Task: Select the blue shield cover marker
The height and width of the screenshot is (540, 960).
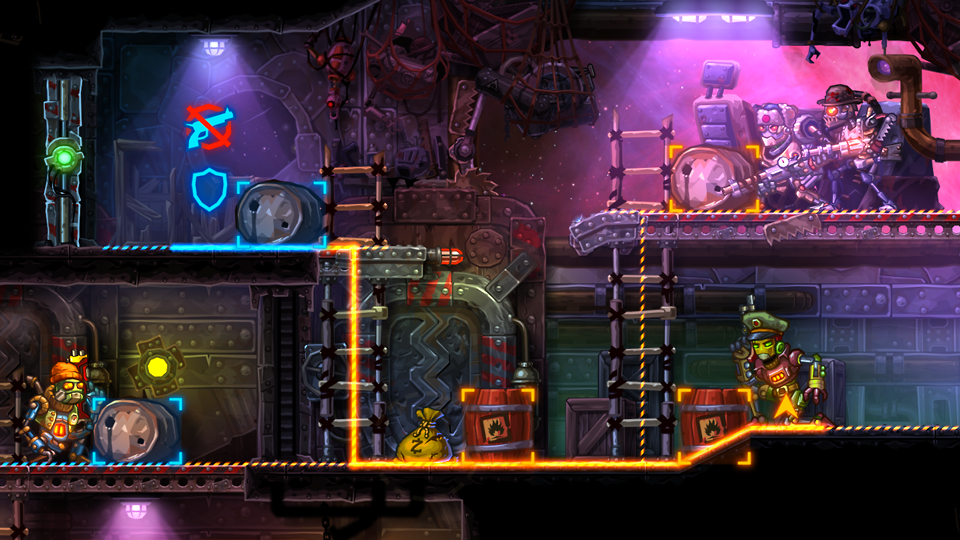Action: (210, 189)
